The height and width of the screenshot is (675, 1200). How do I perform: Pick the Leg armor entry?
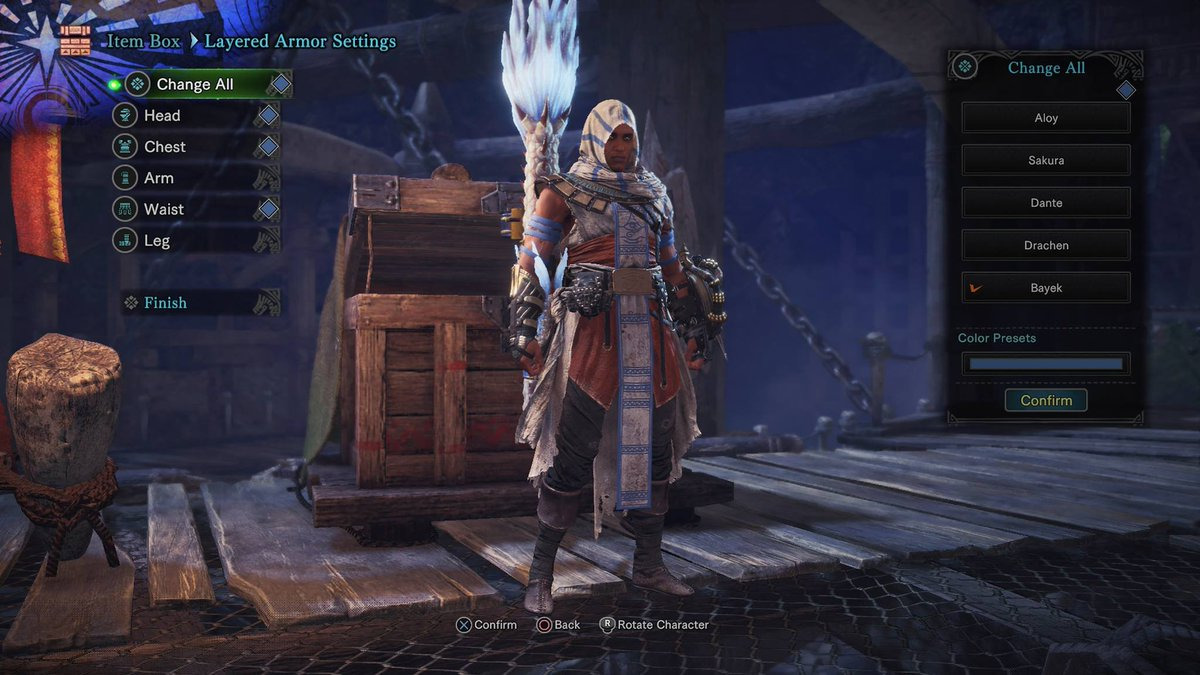point(157,240)
